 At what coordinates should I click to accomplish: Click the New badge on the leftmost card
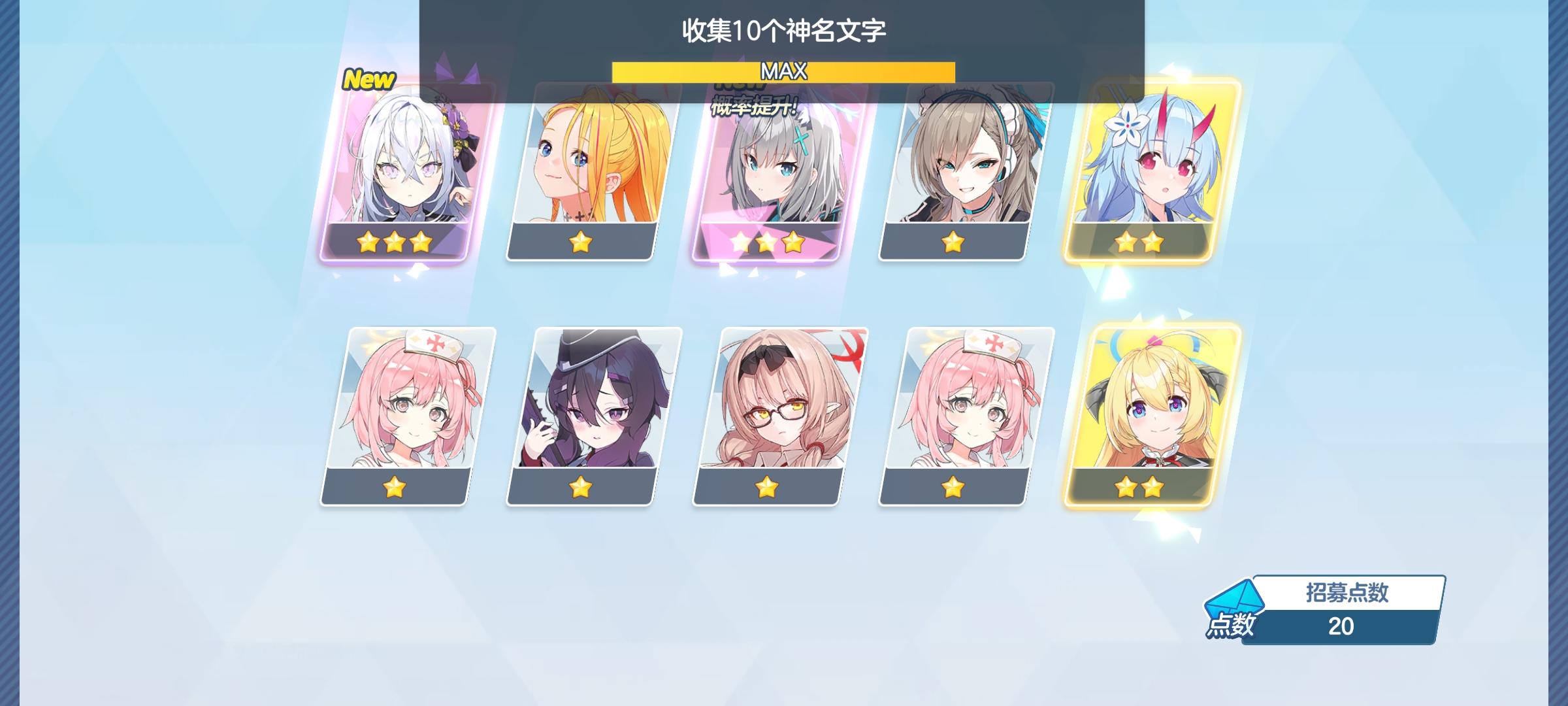click(368, 80)
